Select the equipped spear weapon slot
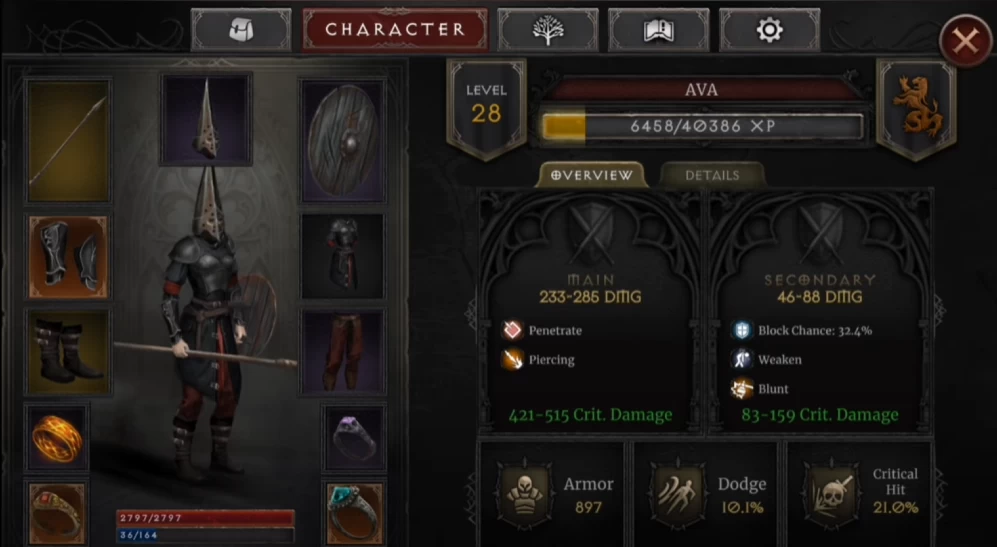 point(68,141)
